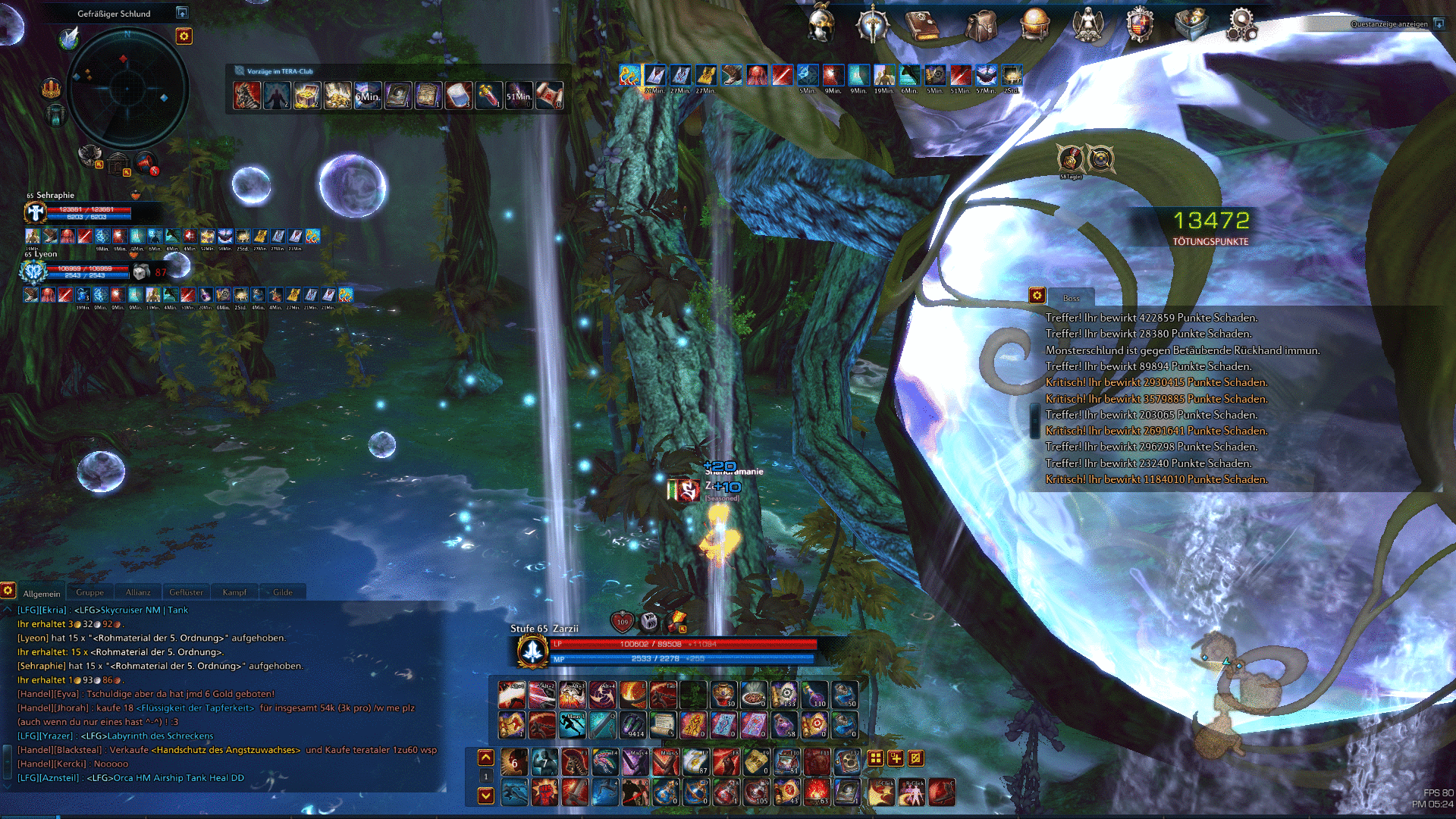This screenshot has width=1456, height=819.
Task: Use the treasure chest TERA-Club perk
Action: coord(306,96)
